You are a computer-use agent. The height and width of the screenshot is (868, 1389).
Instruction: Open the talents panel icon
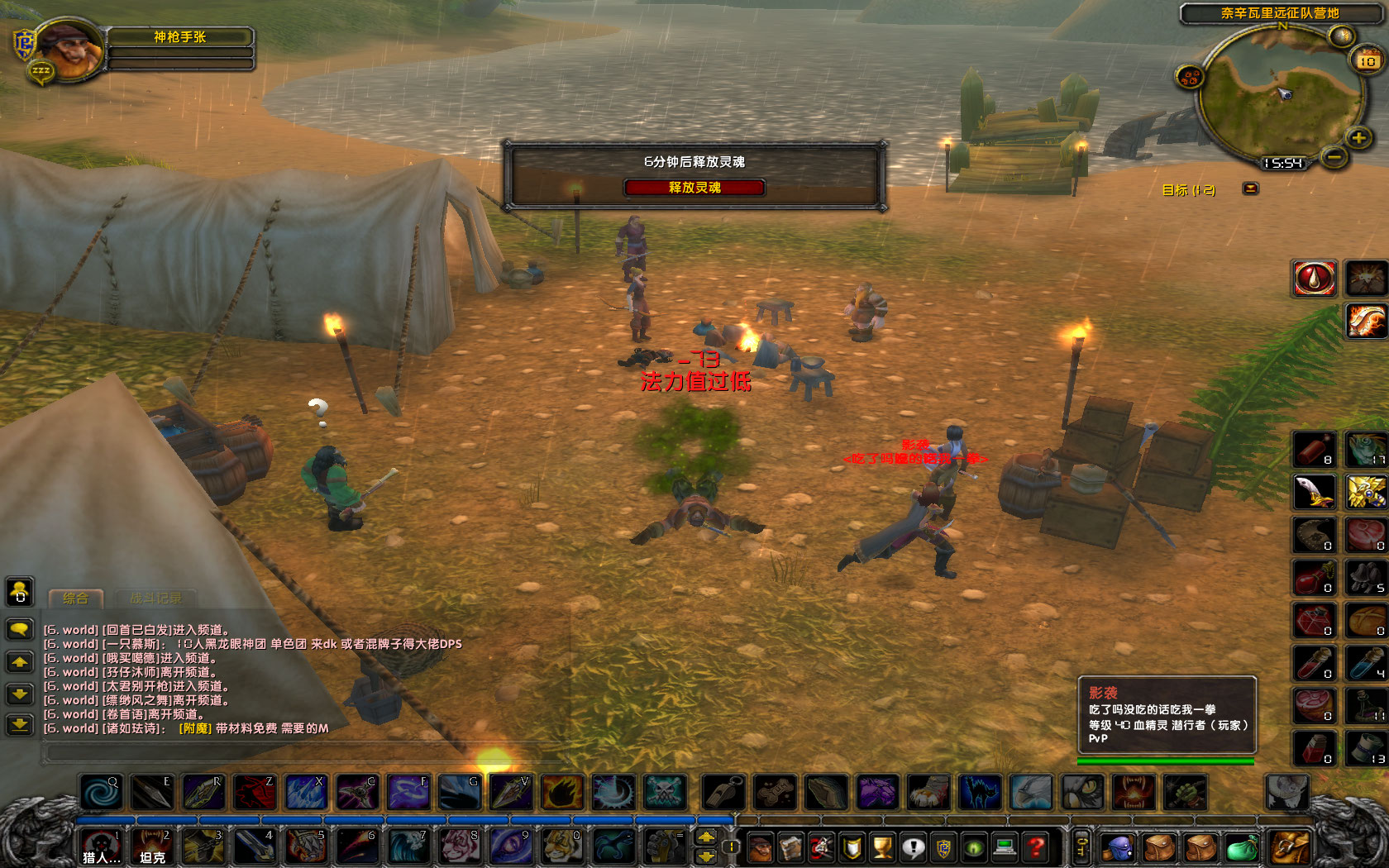(820, 846)
